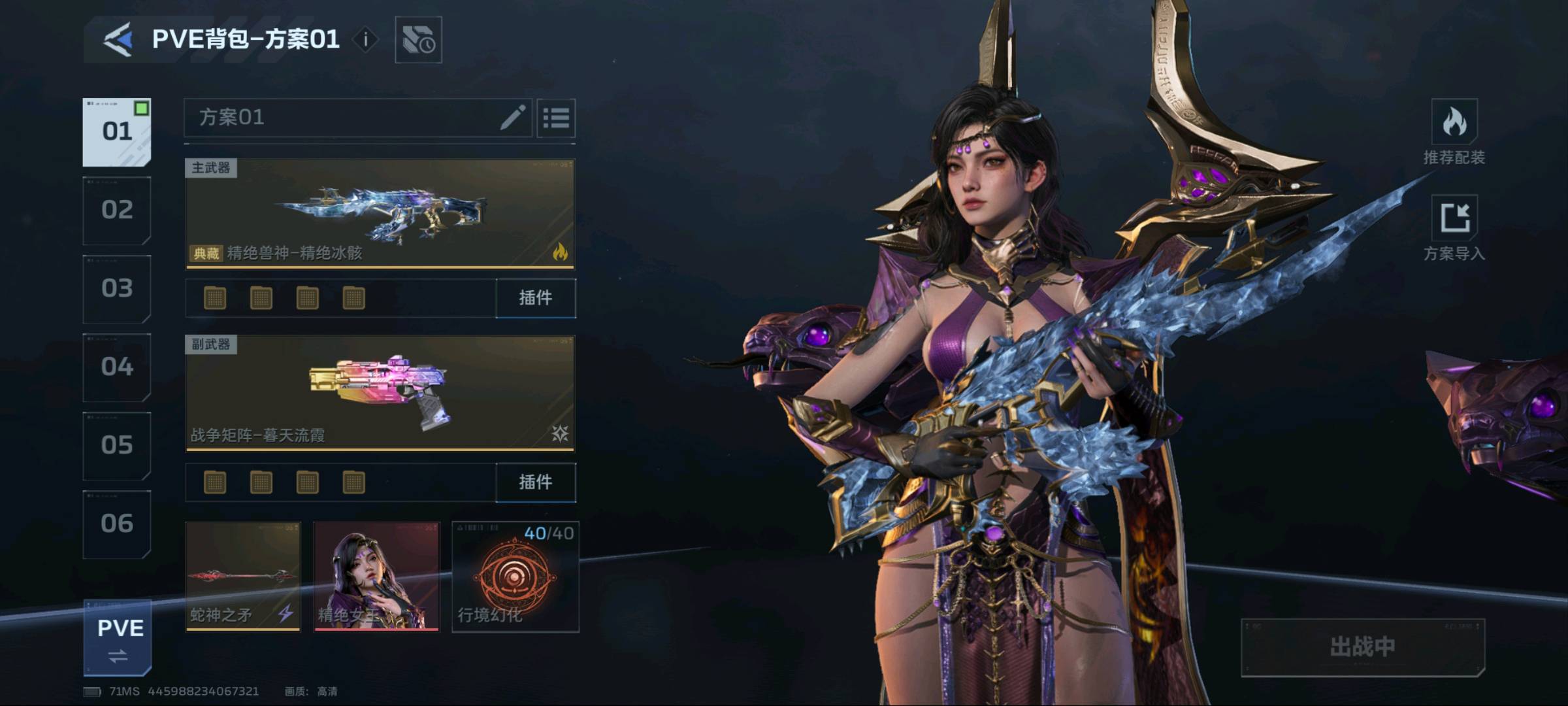The width and height of the screenshot is (1568, 706).
Task: Open the info icon beside the title
Action: (x=366, y=39)
